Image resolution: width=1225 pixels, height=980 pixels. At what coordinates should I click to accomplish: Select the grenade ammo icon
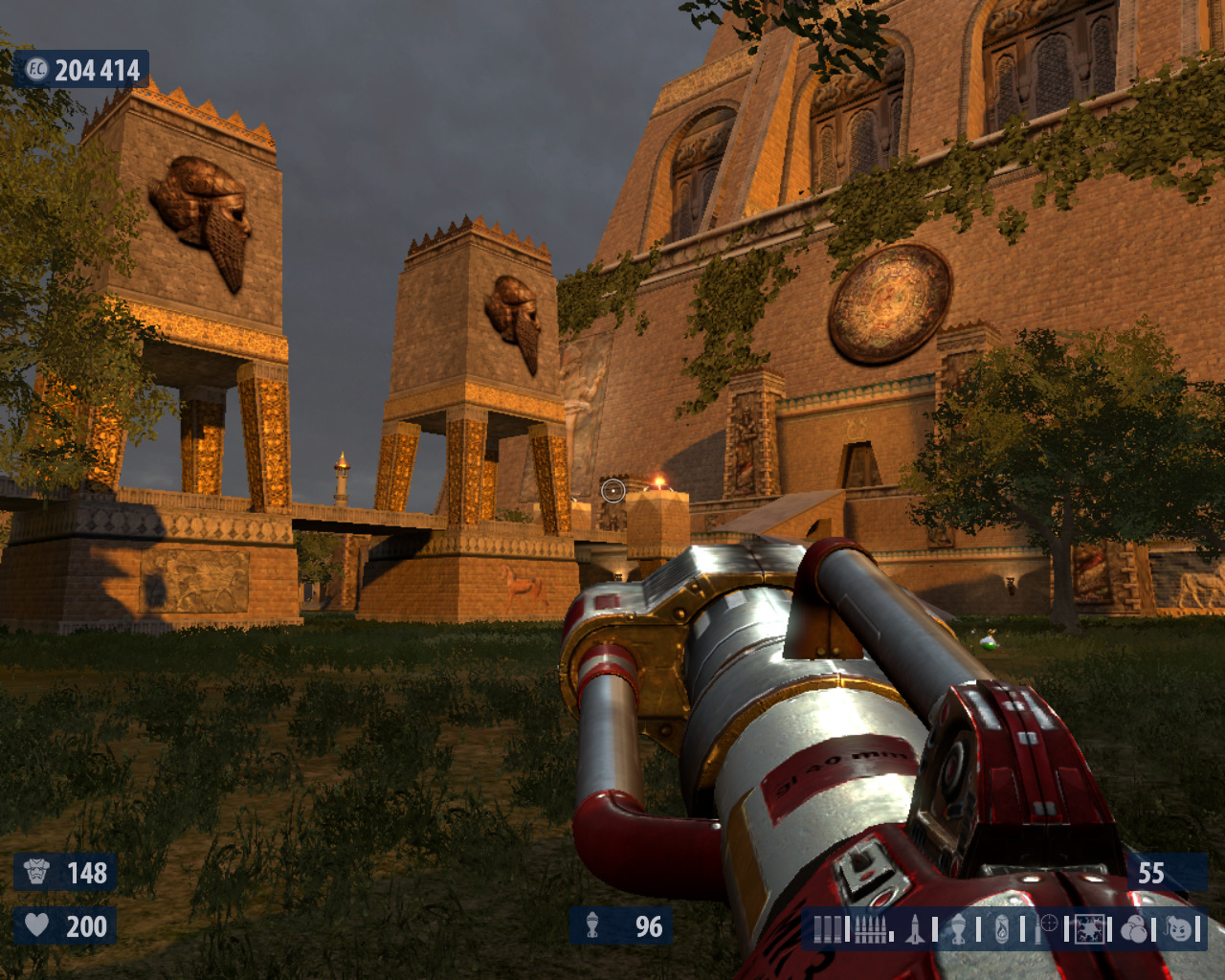point(958,929)
